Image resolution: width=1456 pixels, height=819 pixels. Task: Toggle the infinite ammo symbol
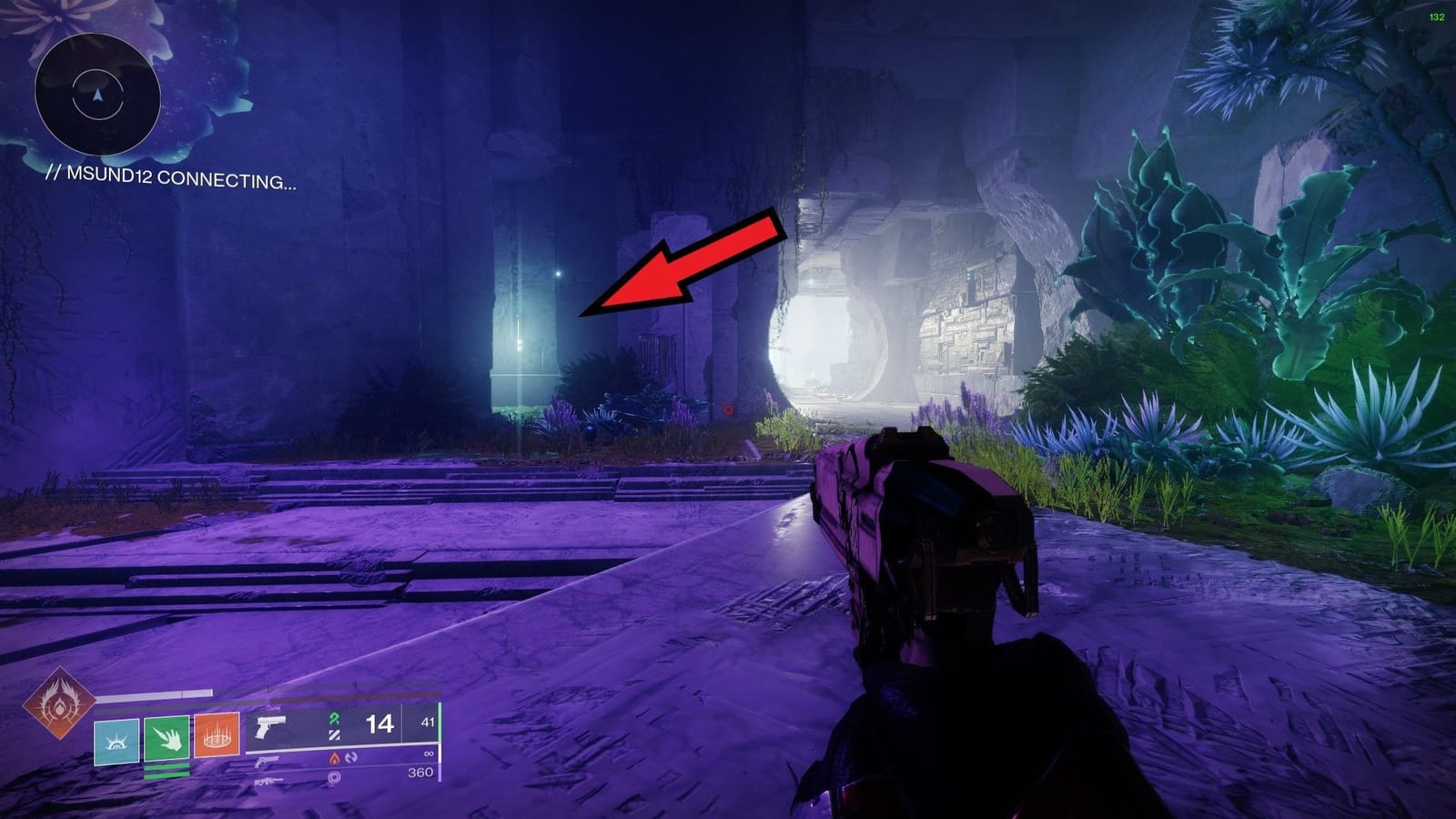430,753
